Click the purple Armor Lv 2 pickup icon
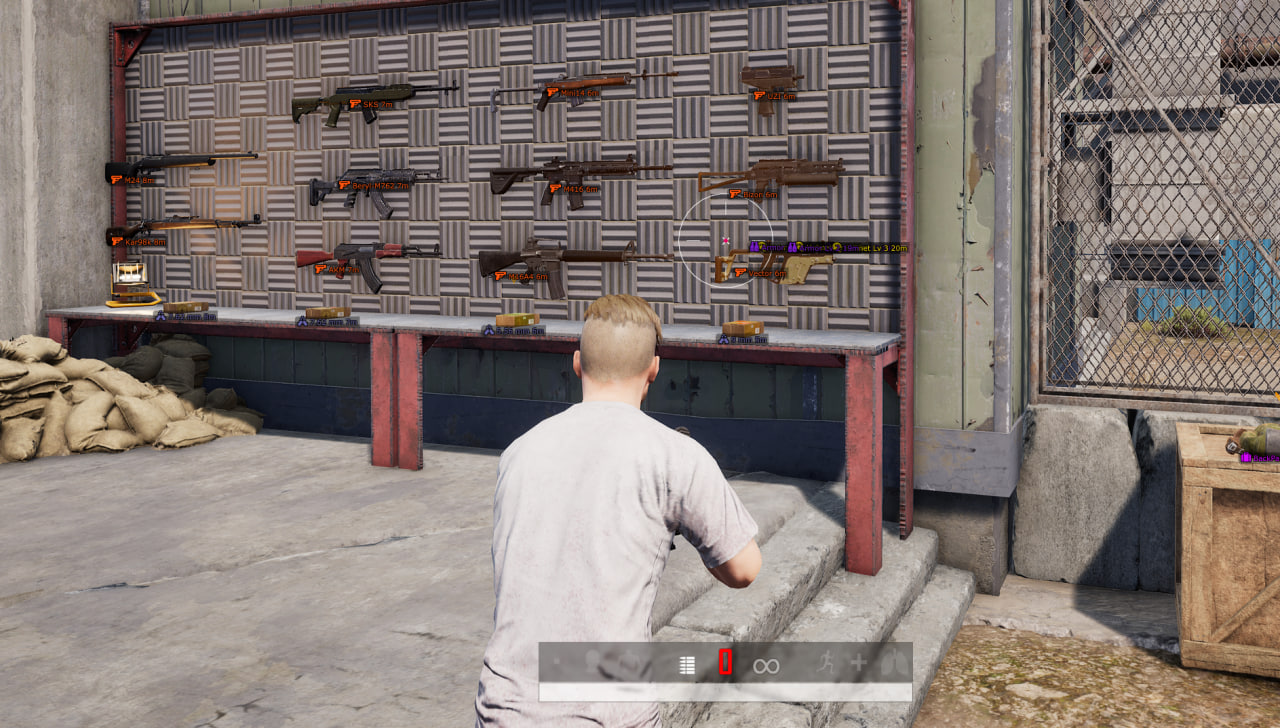 tap(793, 247)
